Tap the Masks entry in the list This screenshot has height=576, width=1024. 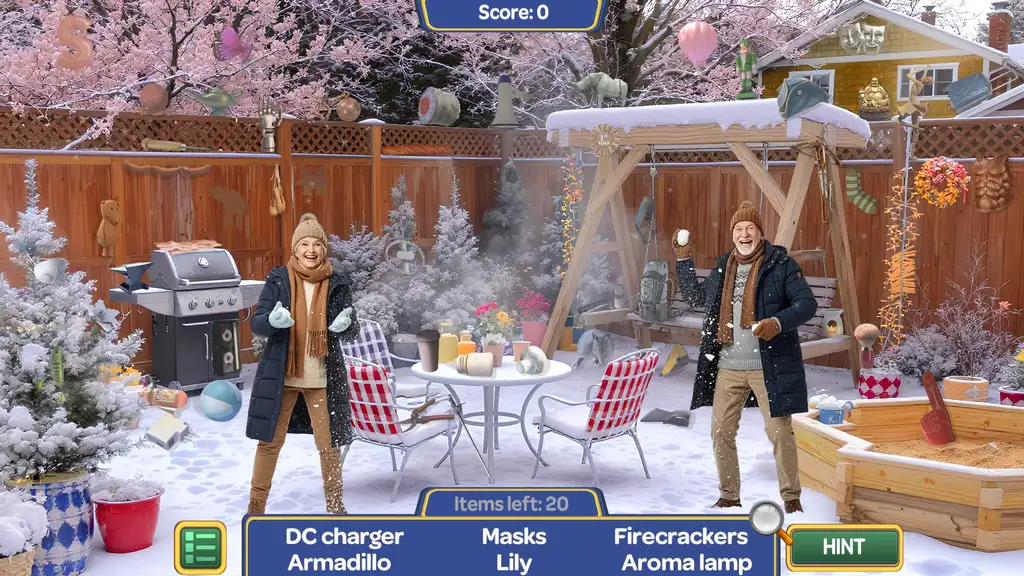point(514,536)
